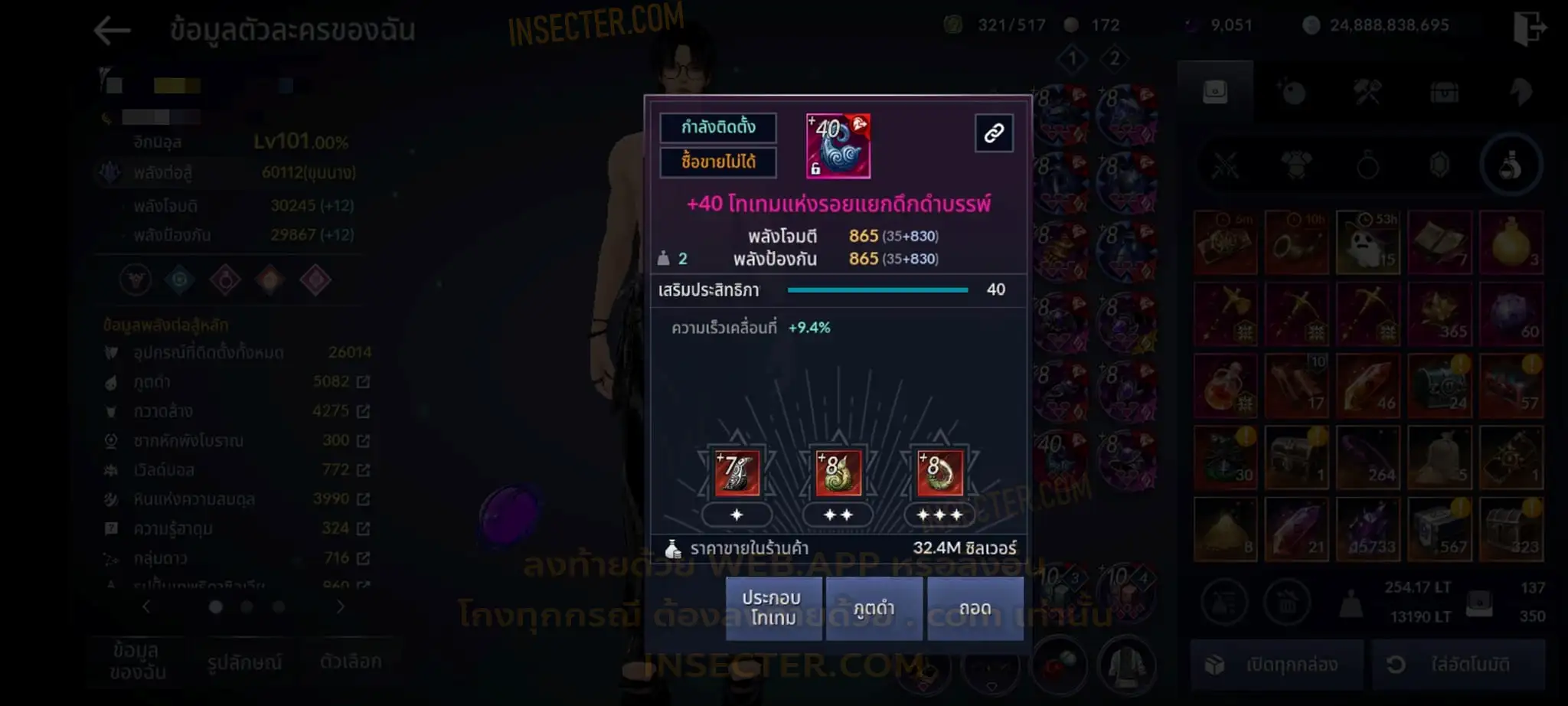Open the crafting hammers inventory tab
The height and width of the screenshot is (706, 1568).
1367,93
